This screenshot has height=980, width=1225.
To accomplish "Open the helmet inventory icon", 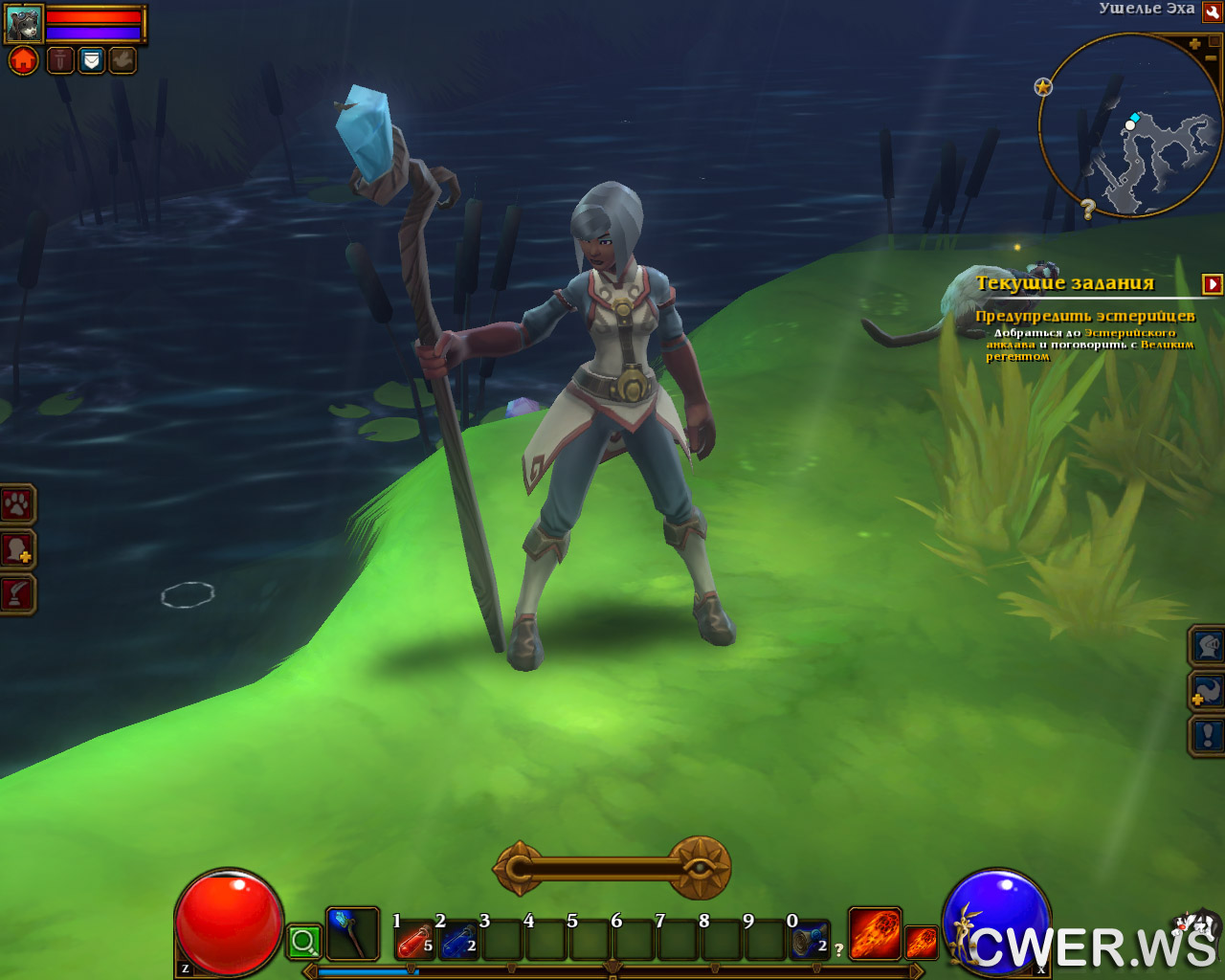I will click(1208, 646).
